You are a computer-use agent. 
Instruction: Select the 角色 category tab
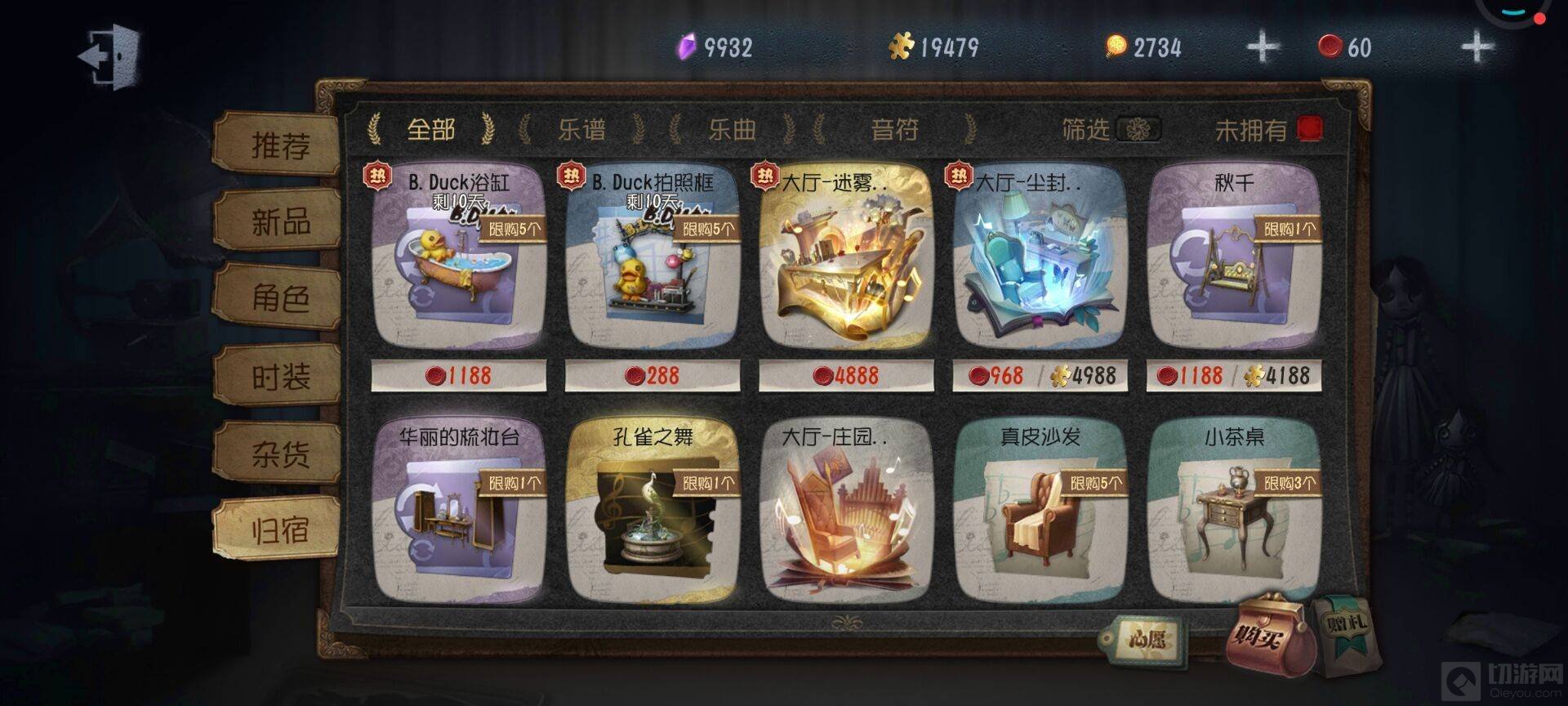click(x=278, y=298)
